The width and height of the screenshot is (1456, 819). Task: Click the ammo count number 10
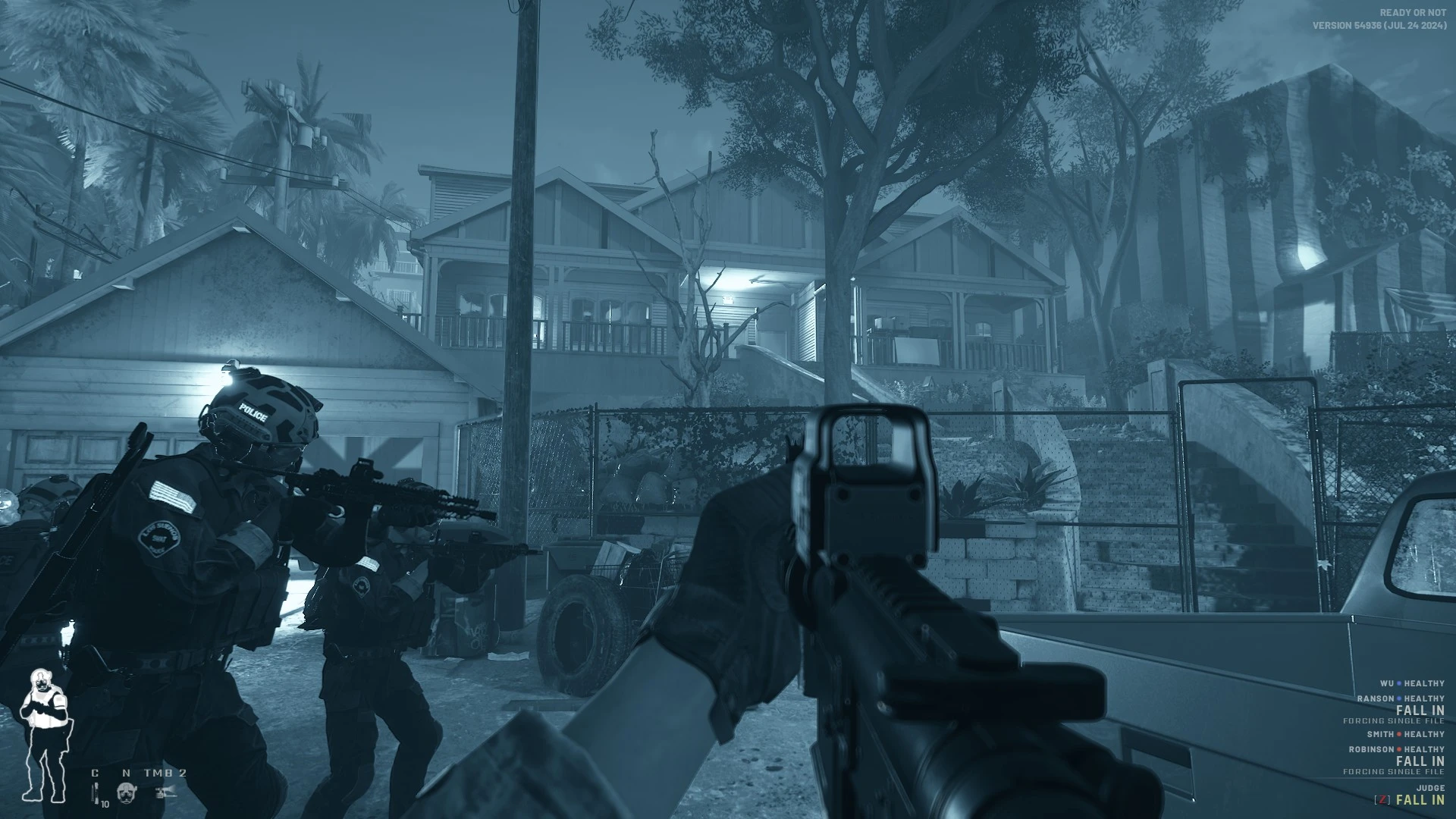(x=105, y=803)
